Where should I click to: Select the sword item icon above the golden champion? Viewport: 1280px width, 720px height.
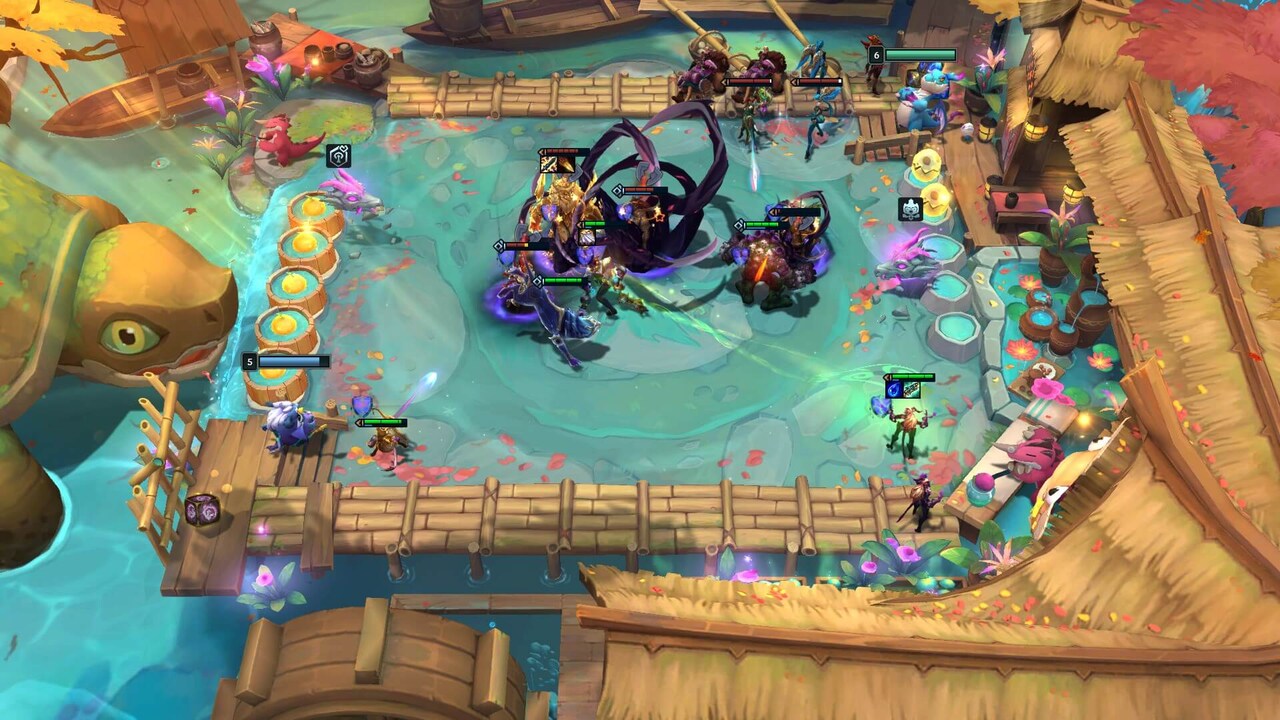pos(547,164)
